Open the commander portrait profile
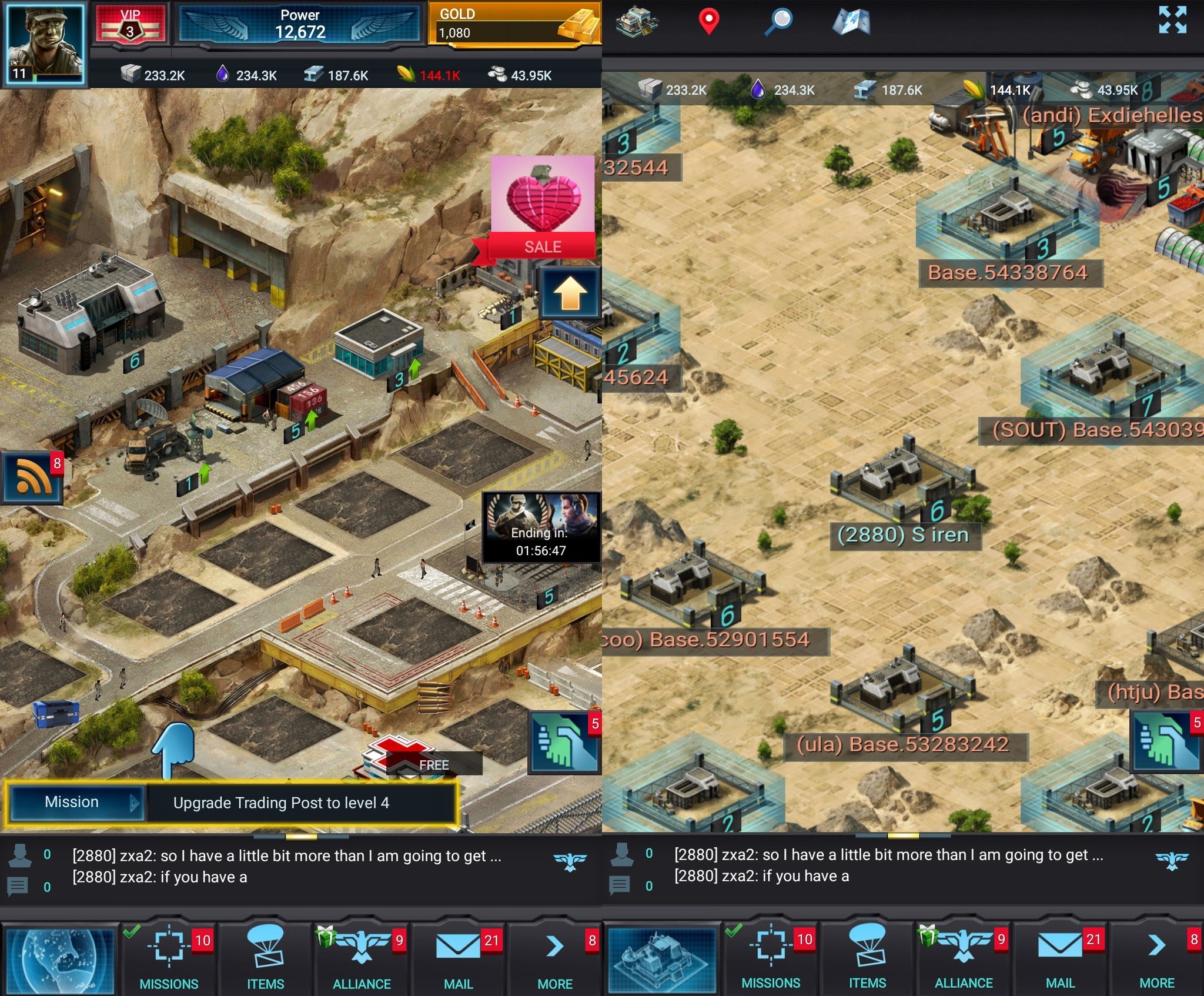1204x996 pixels. coord(44,44)
